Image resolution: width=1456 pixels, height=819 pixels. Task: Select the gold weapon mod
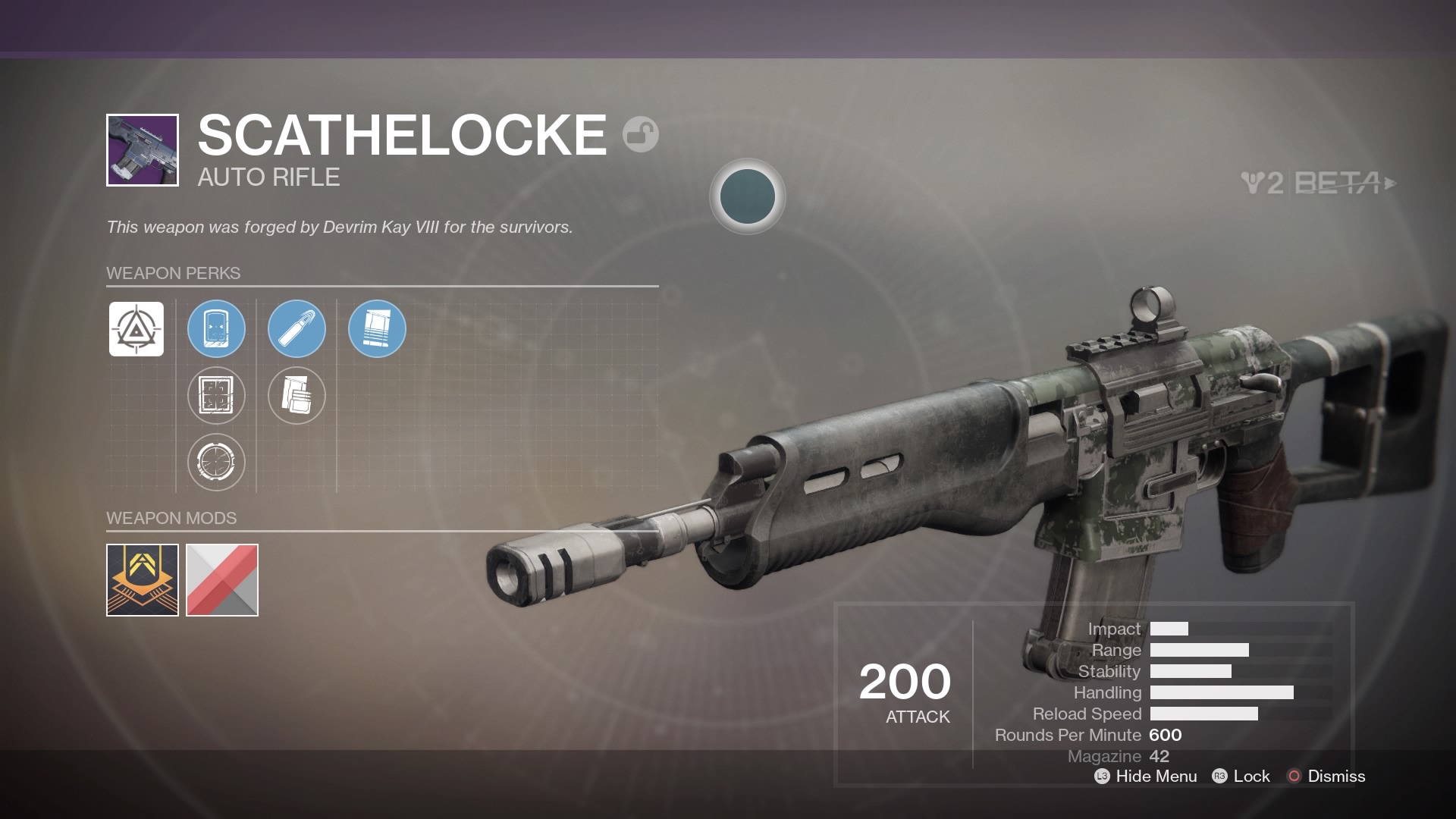(141, 580)
